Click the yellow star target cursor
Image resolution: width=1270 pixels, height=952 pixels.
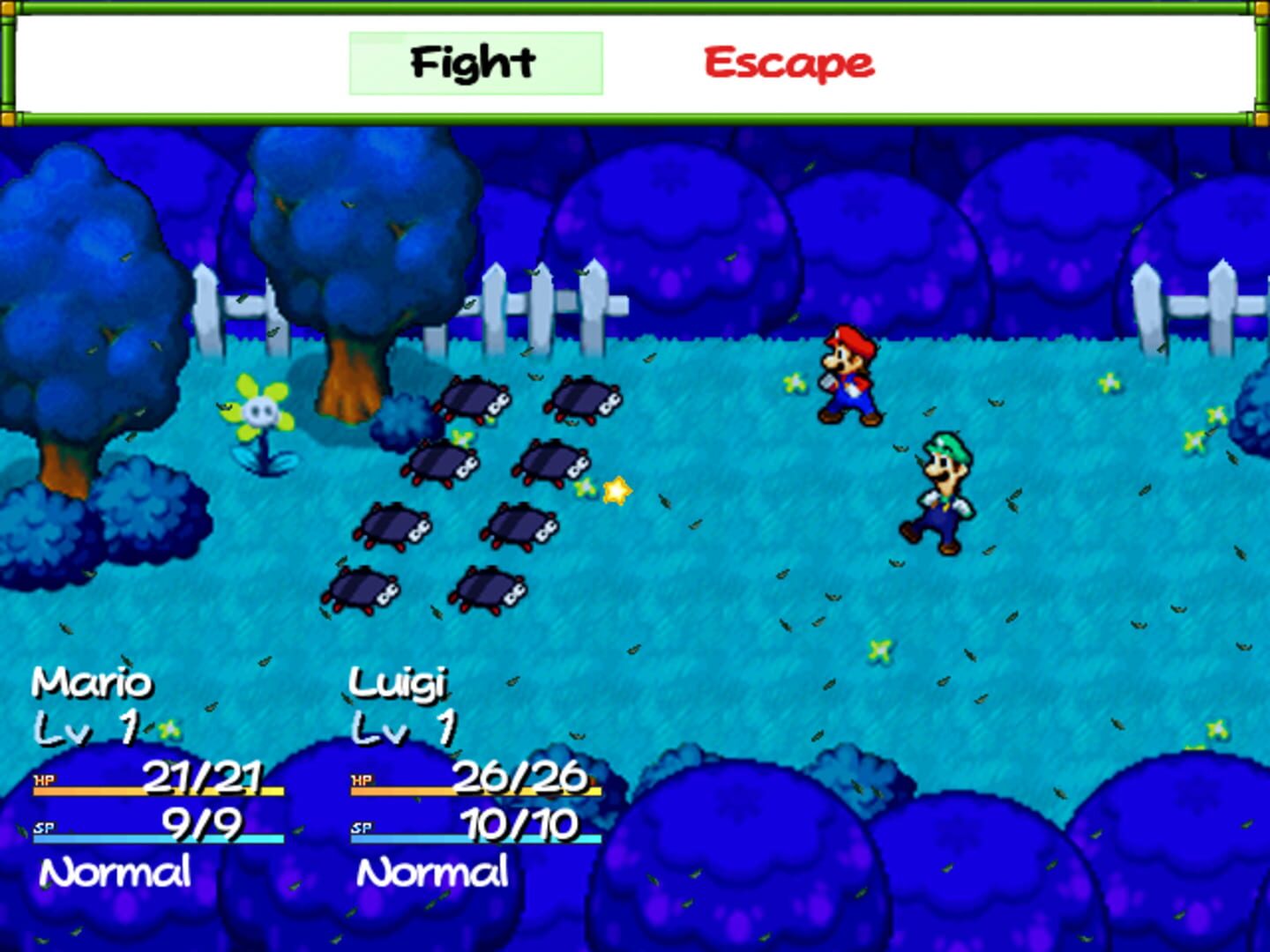[x=616, y=490]
